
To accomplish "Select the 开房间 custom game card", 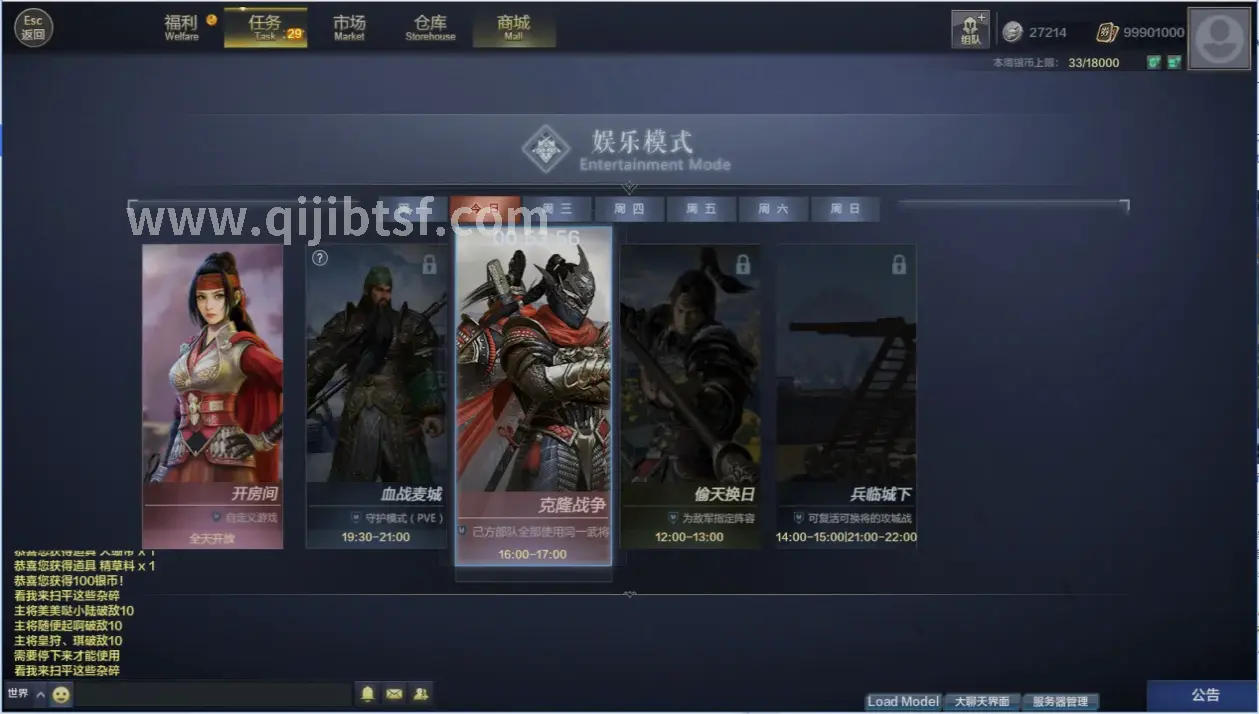I will tap(212, 396).
